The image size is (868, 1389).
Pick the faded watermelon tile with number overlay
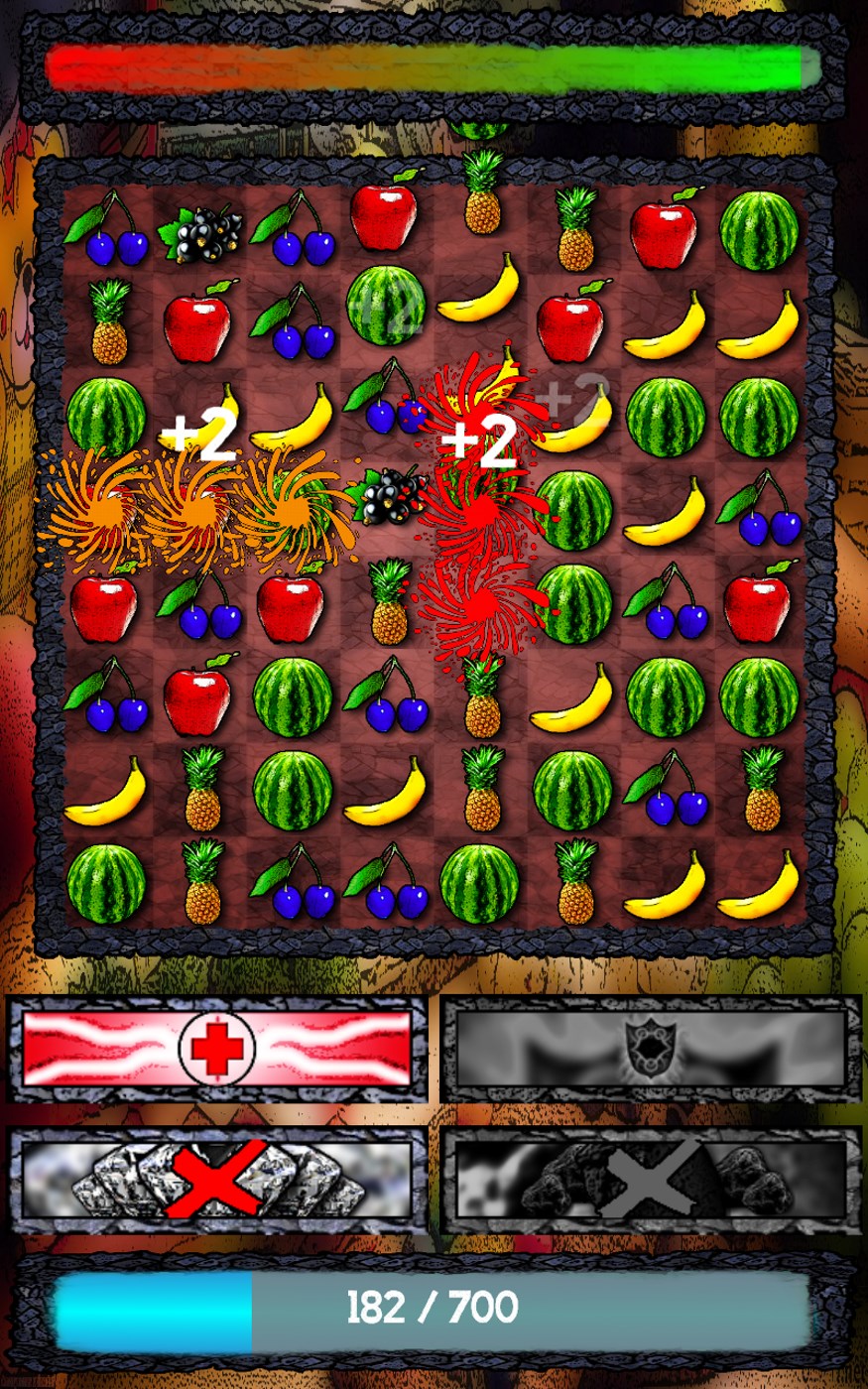[x=385, y=307]
